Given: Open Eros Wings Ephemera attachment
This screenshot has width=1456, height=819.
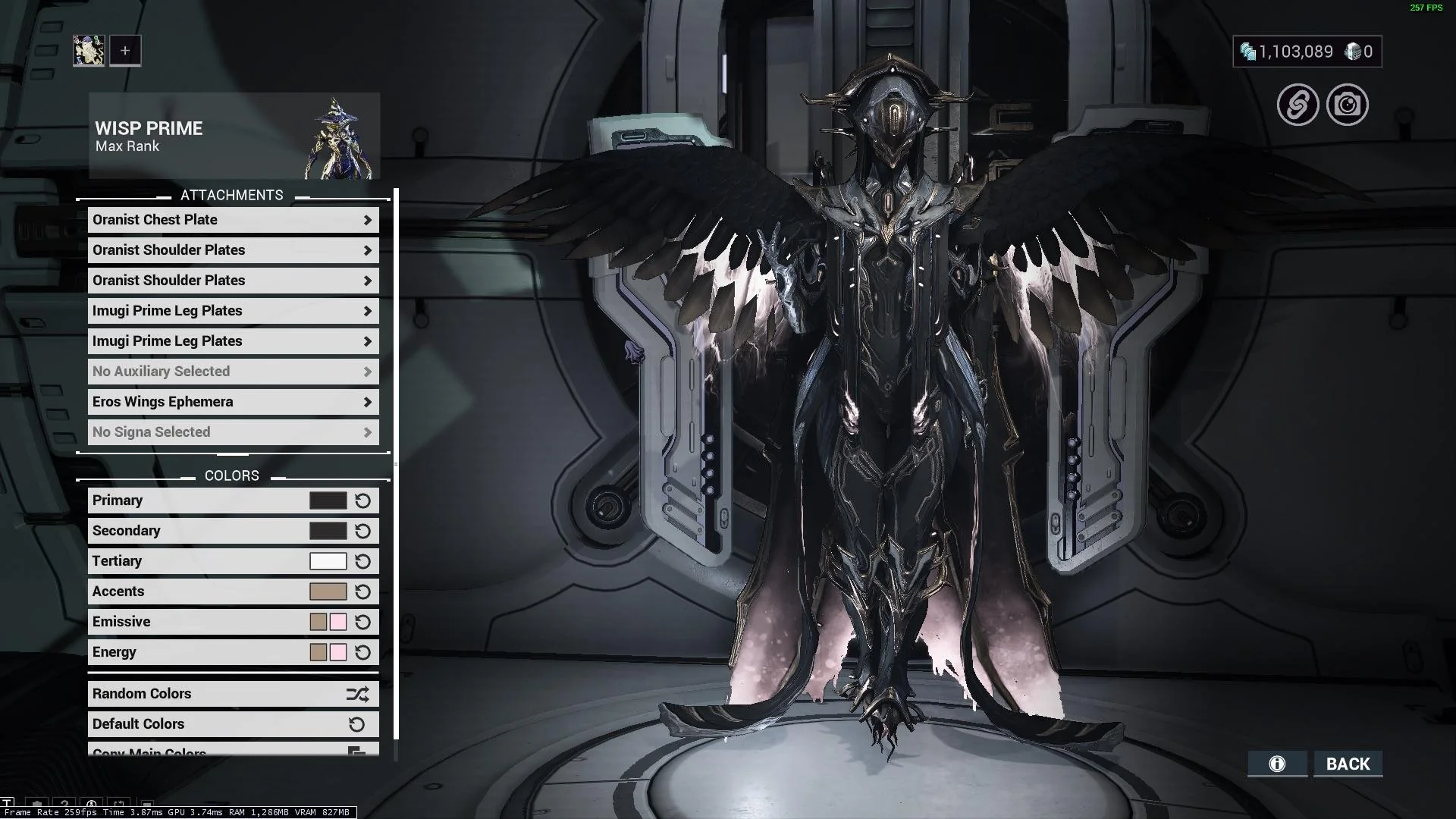Looking at the screenshot, I should point(233,402).
